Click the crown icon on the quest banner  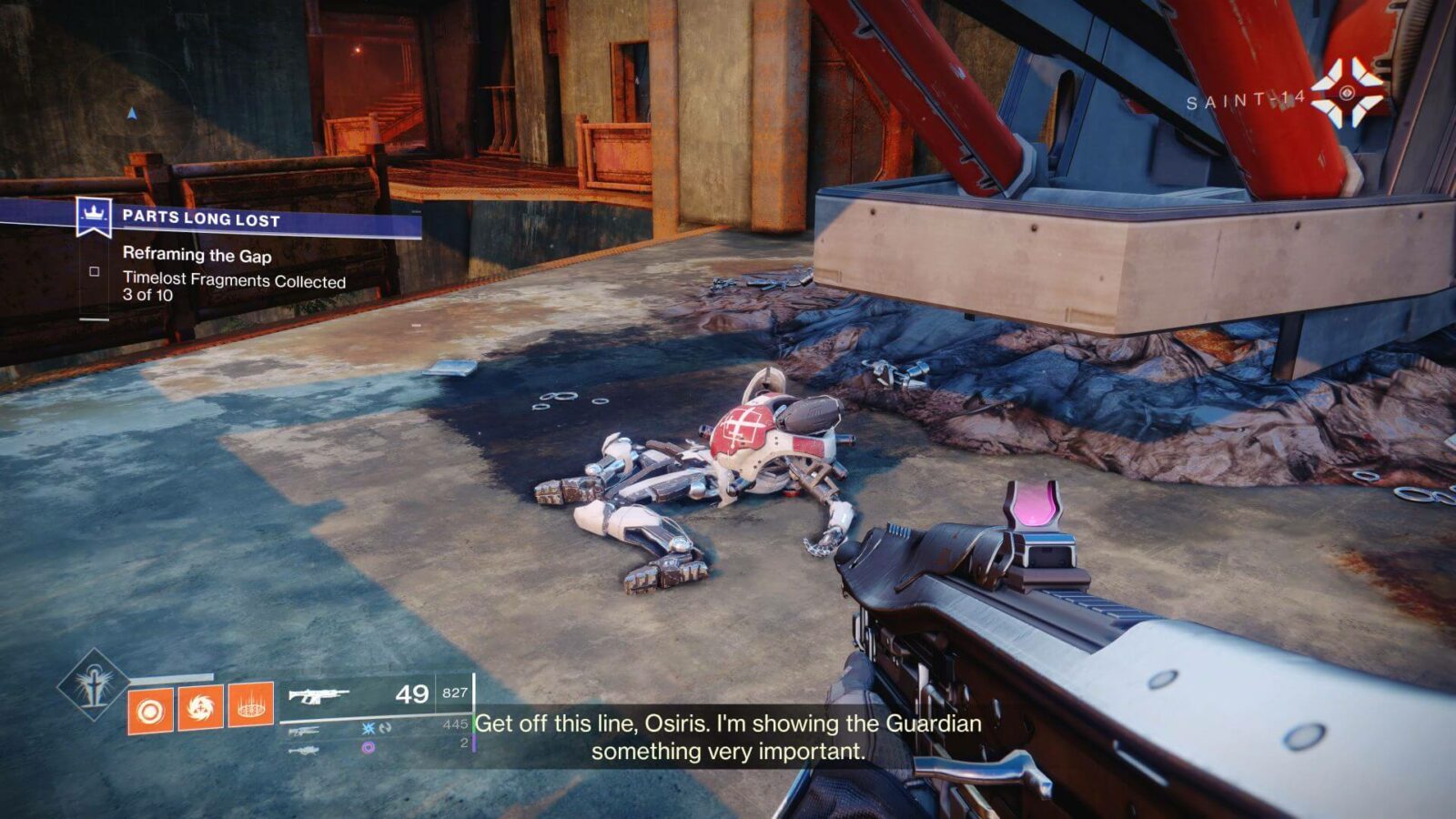[x=93, y=213]
